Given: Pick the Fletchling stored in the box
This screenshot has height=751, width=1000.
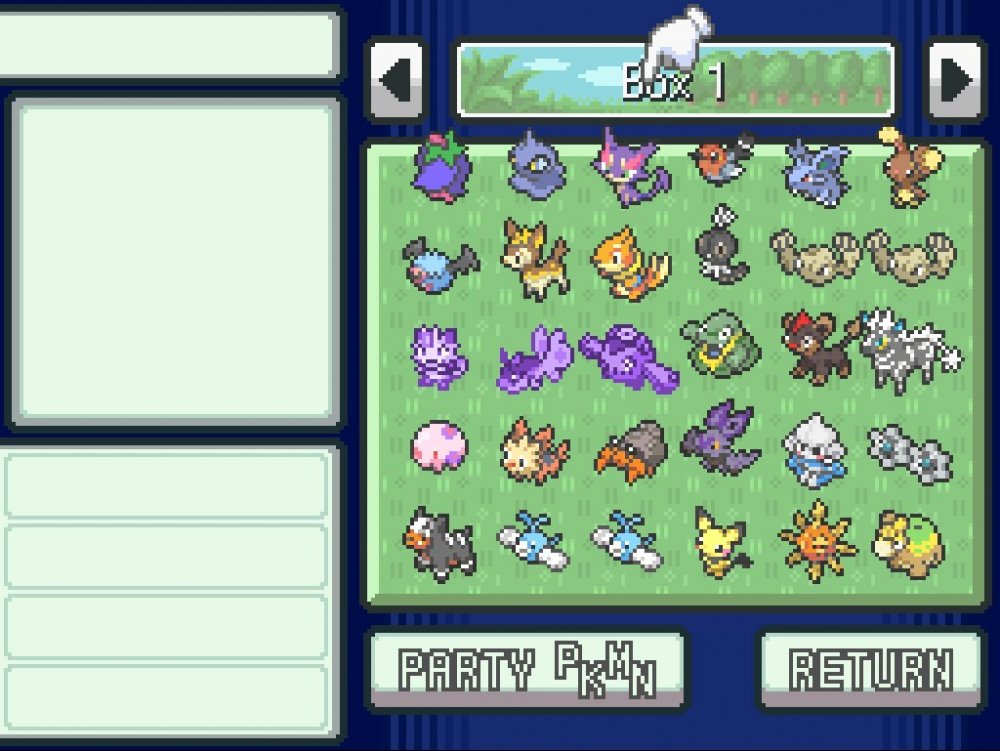Looking at the screenshot, I should point(722,160).
